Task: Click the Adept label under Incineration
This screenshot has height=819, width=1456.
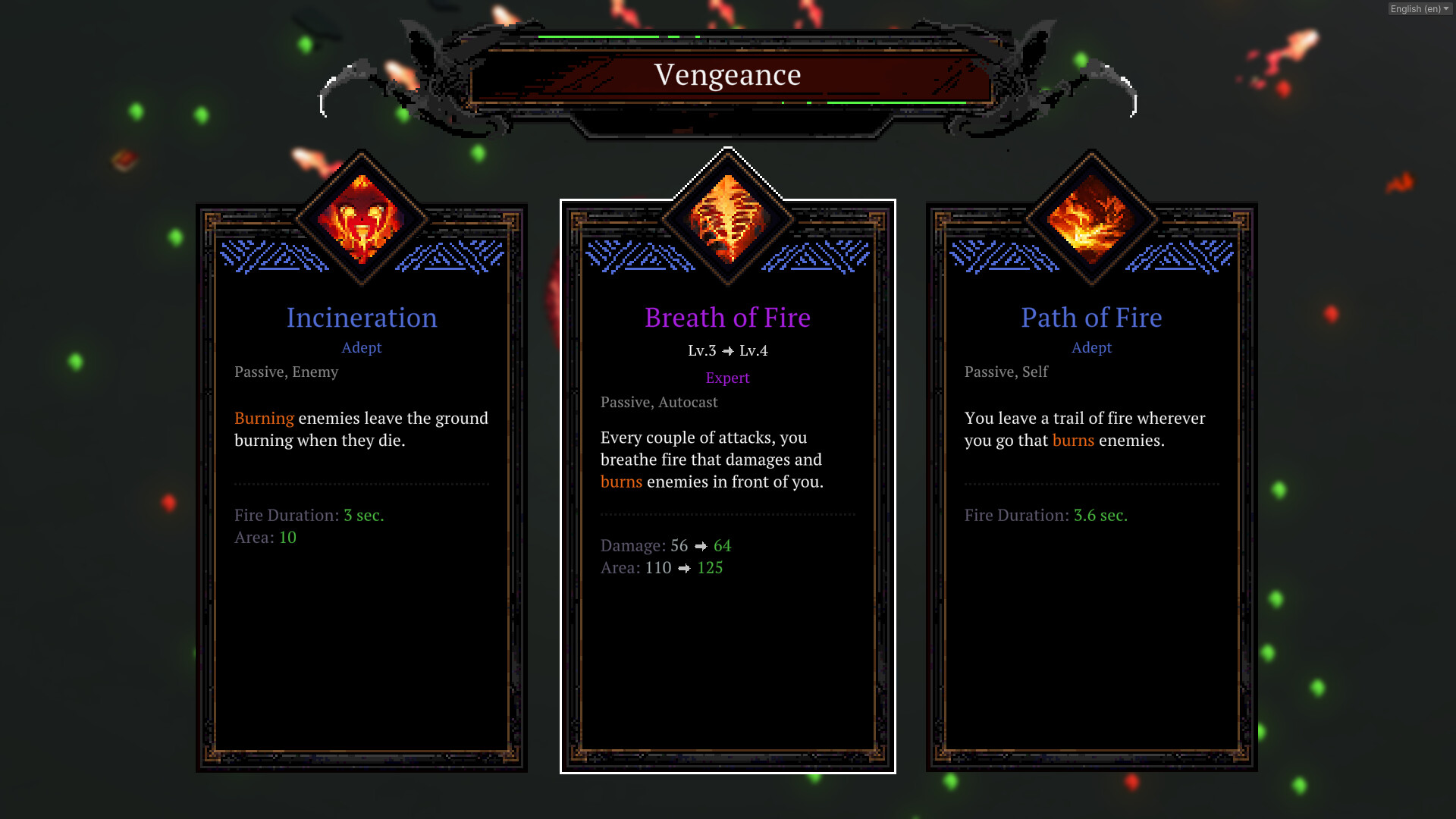Action: pyautogui.click(x=362, y=347)
